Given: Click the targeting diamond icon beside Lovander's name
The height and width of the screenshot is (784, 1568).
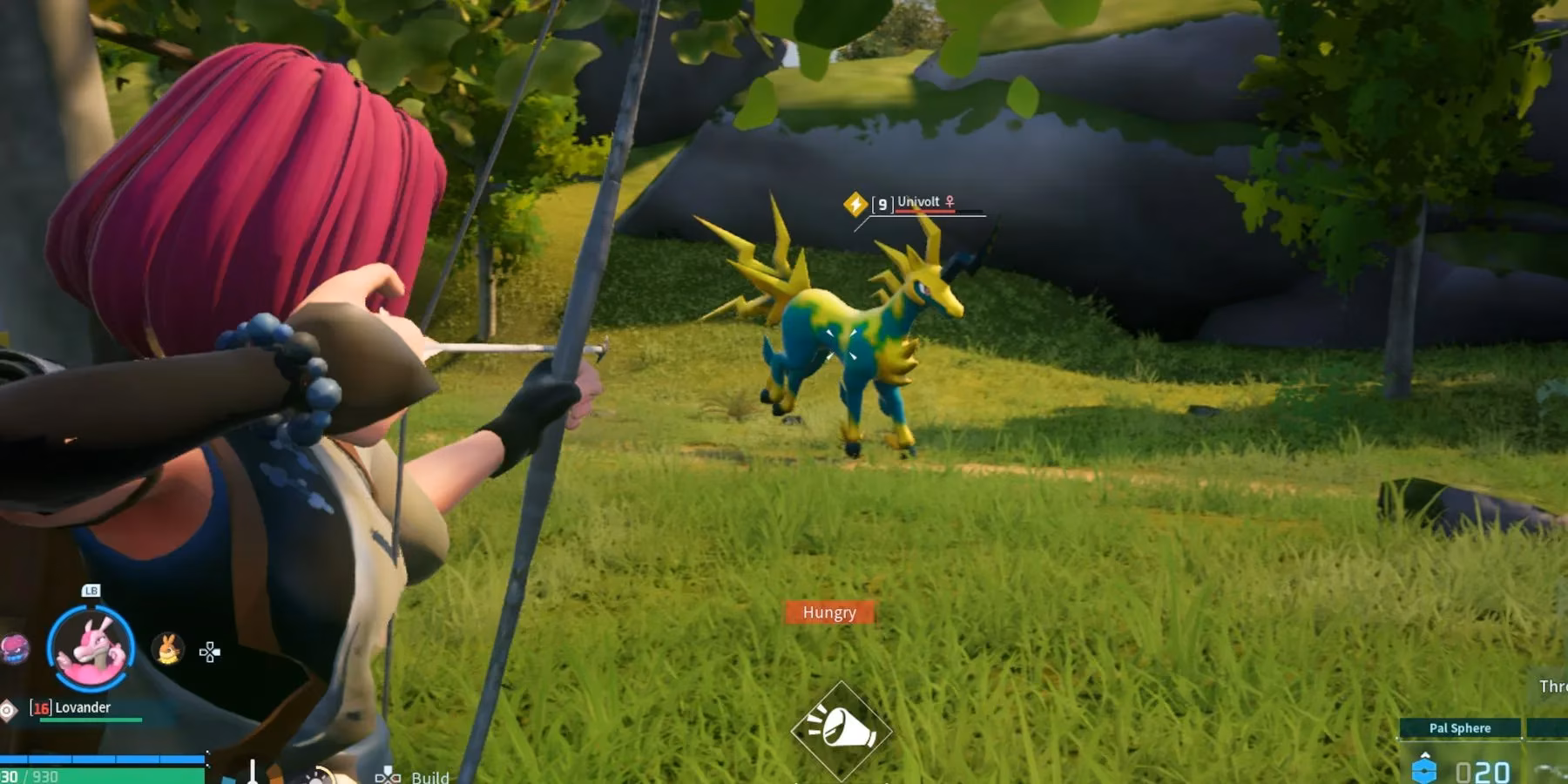Looking at the screenshot, I should click(x=7, y=709).
